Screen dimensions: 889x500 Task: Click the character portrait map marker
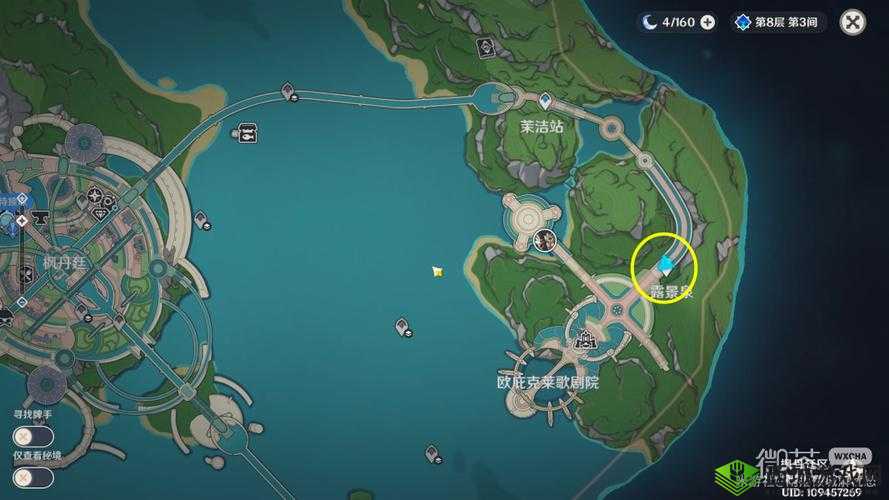545,239
